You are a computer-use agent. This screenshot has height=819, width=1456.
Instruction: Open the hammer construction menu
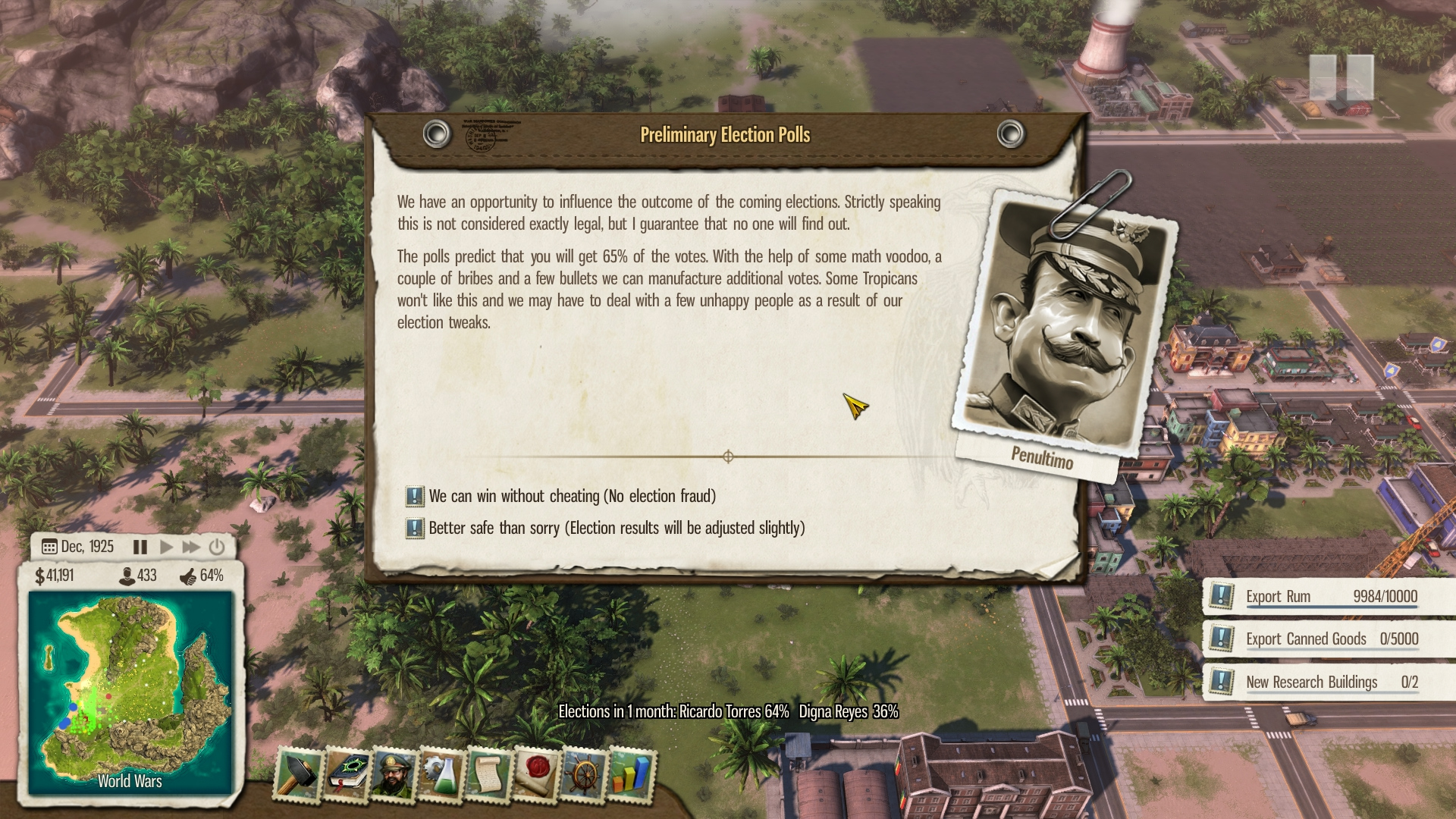click(x=298, y=773)
